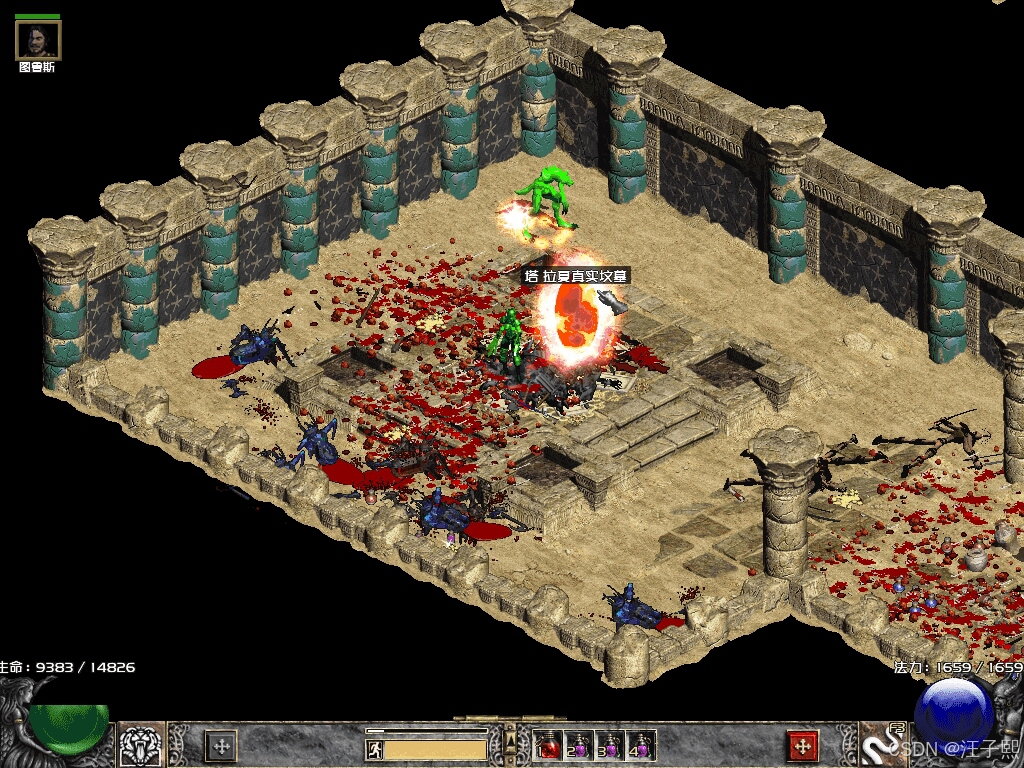Image resolution: width=1024 pixels, height=768 pixels.
Task: Use the red potion in belt slot 1
Action: tap(546, 745)
